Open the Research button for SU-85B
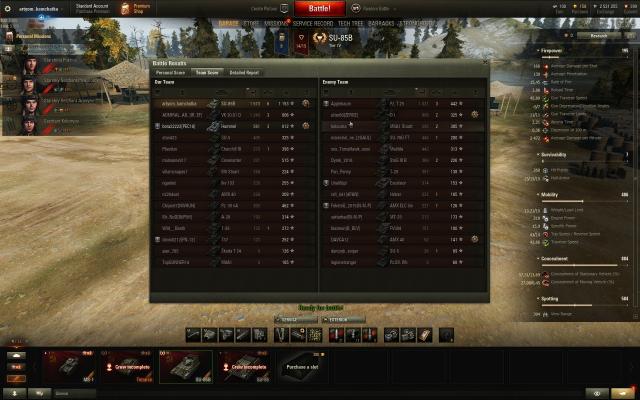Image resolution: width=640 pixels, height=400 pixels. pyautogui.click(x=598, y=34)
